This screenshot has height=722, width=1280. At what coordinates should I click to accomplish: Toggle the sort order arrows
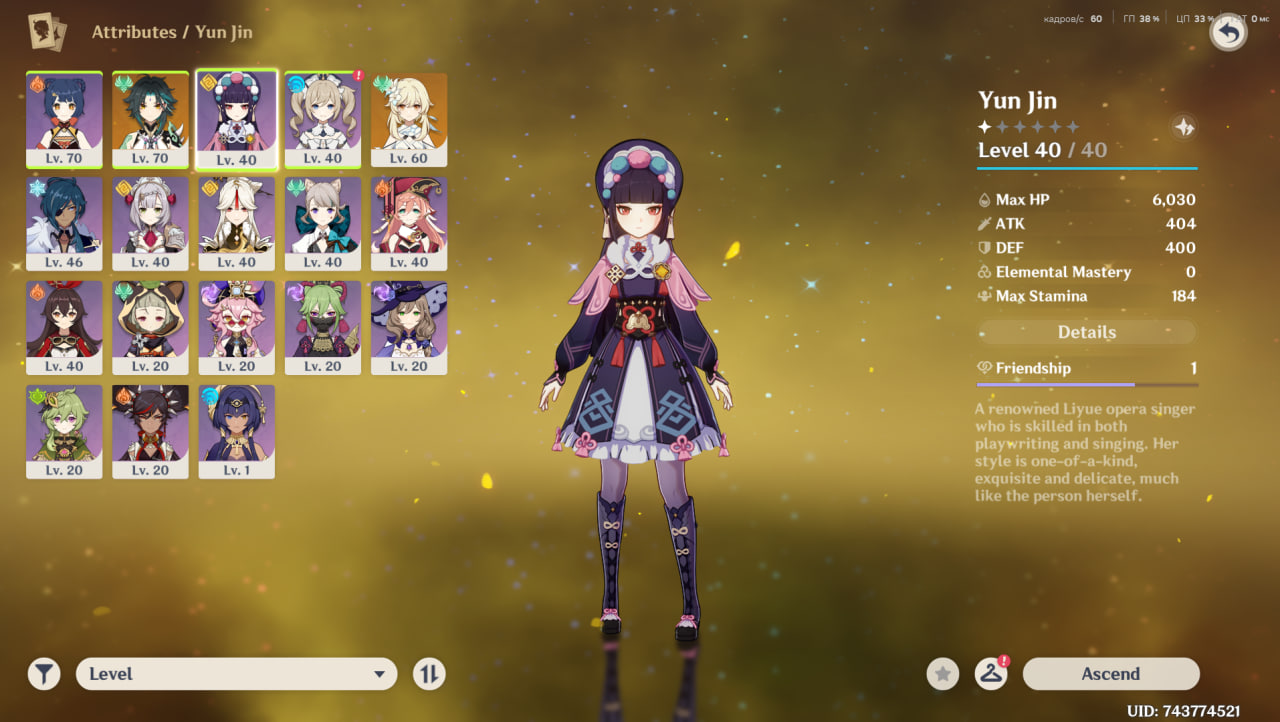[429, 674]
